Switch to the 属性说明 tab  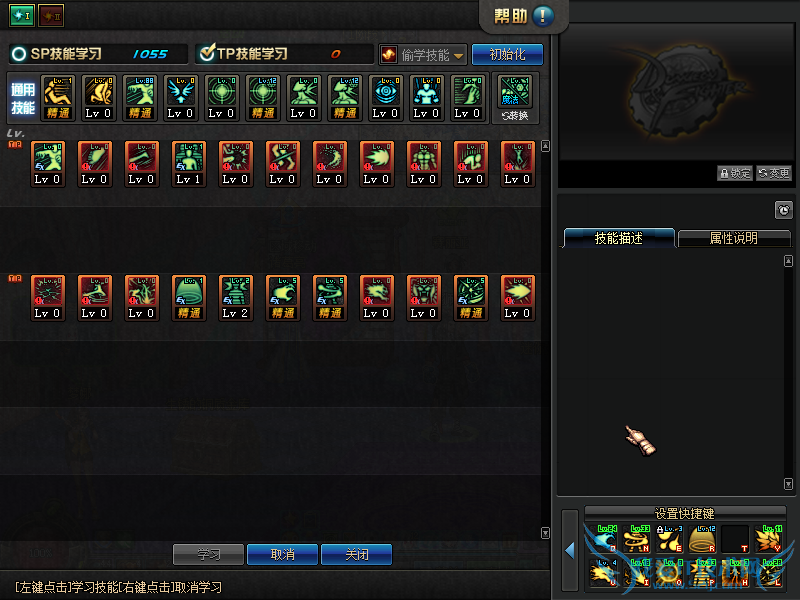click(x=733, y=238)
